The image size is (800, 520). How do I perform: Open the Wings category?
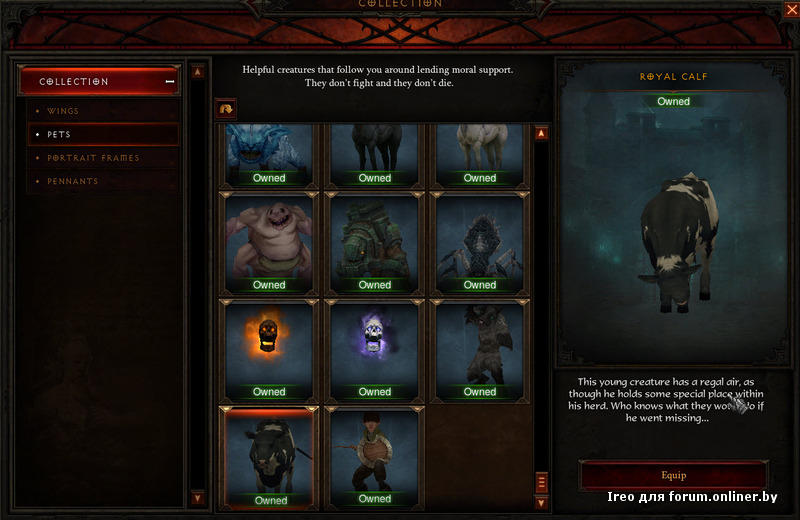click(x=63, y=111)
